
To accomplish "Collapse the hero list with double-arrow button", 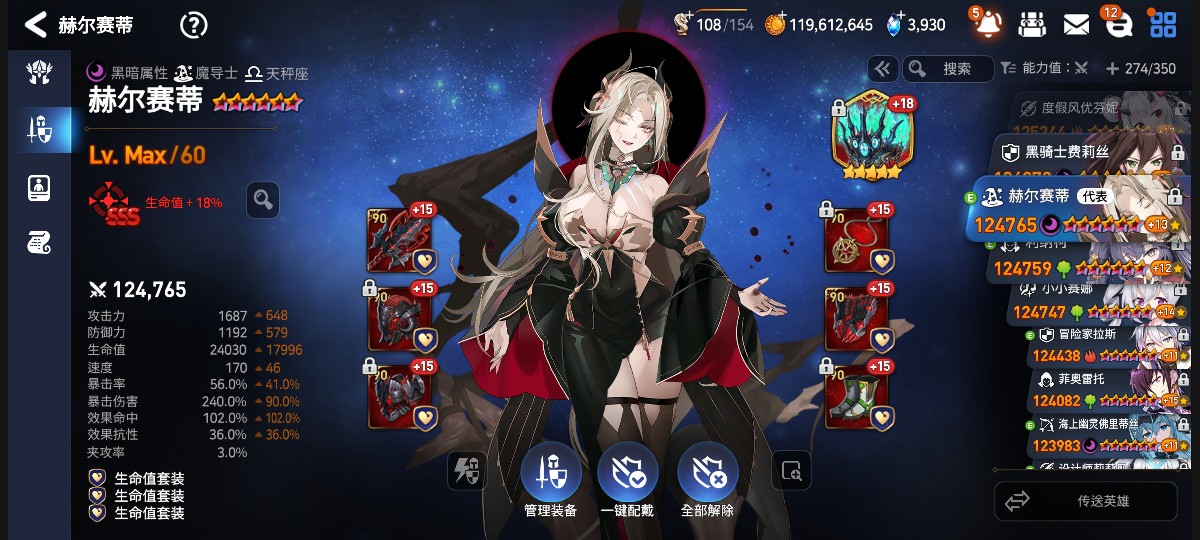I will [x=882, y=69].
